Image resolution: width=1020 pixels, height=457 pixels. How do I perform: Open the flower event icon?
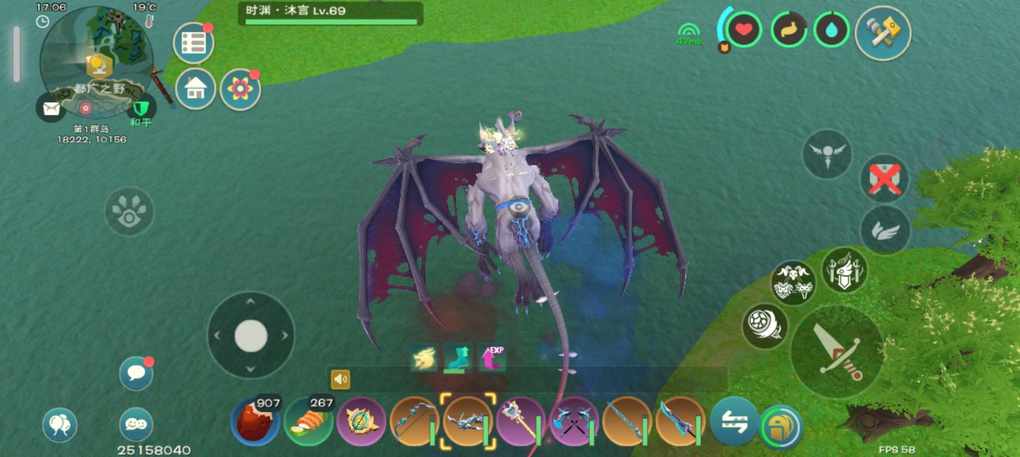[x=240, y=89]
